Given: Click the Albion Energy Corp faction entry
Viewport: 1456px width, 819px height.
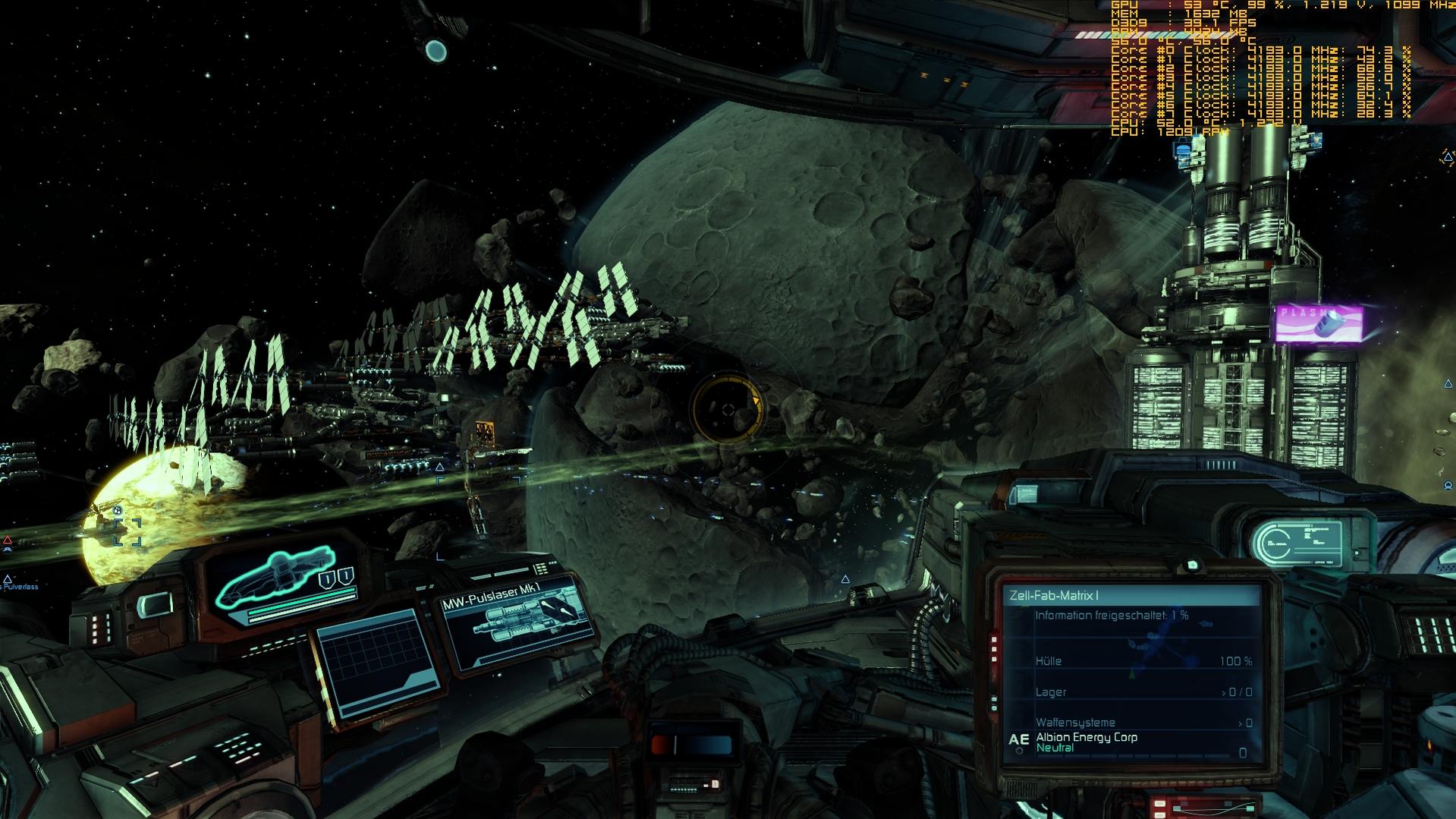Looking at the screenshot, I should pyautogui.click(x=1086, y=738).
